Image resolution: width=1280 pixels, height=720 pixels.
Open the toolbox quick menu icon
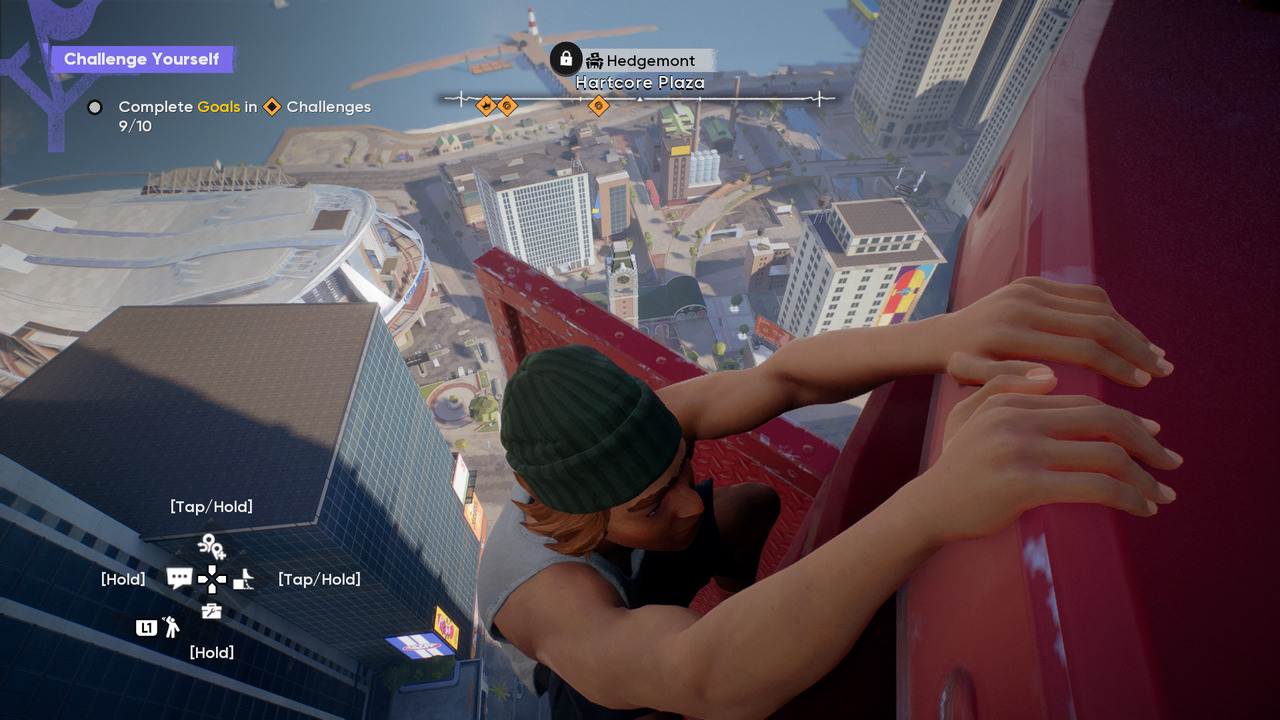[x=211, y=611]
